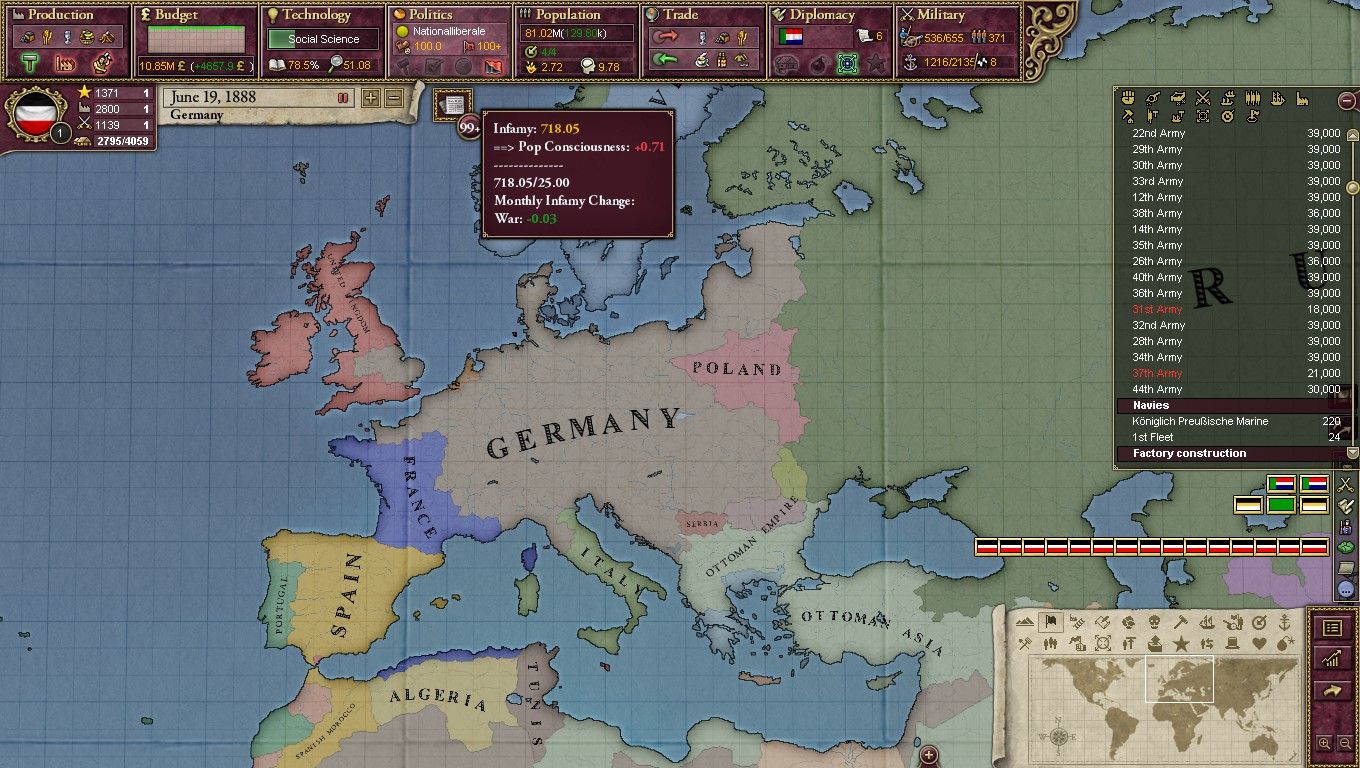
Task: Open the Ledger with the list icon
Action: click(1334, 626)
